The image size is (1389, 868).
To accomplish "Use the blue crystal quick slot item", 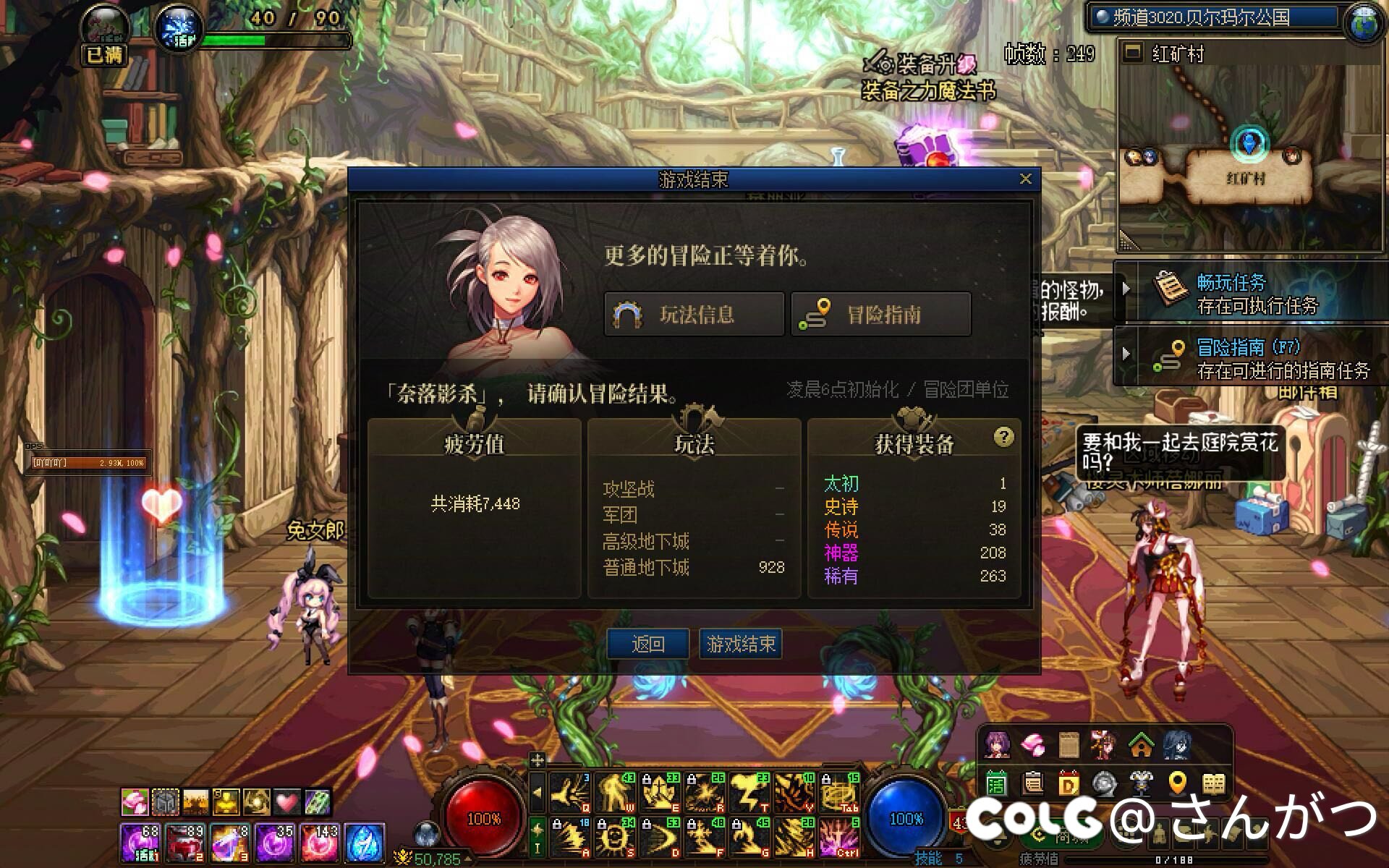I will [365, 843].
